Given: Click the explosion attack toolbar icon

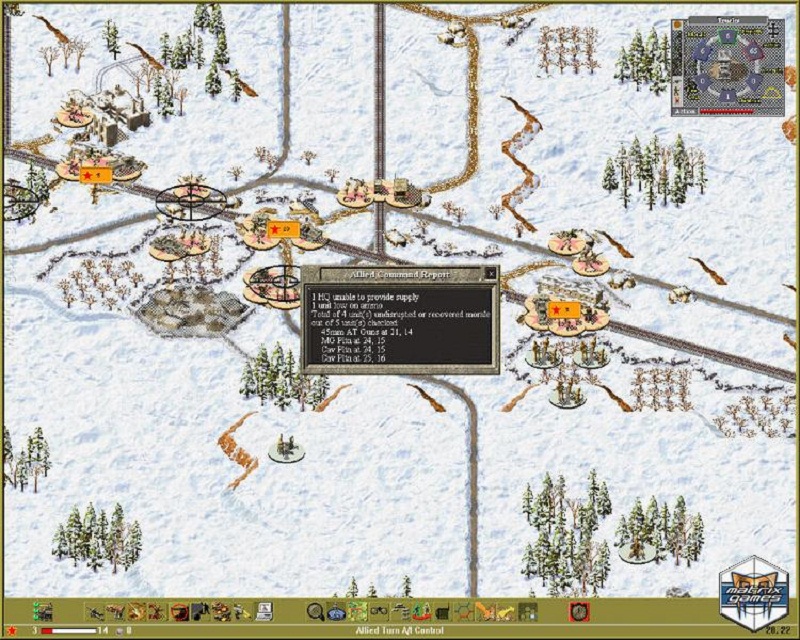Looking at the screenshot, I should pyautogui.click(x=139, y=611).
